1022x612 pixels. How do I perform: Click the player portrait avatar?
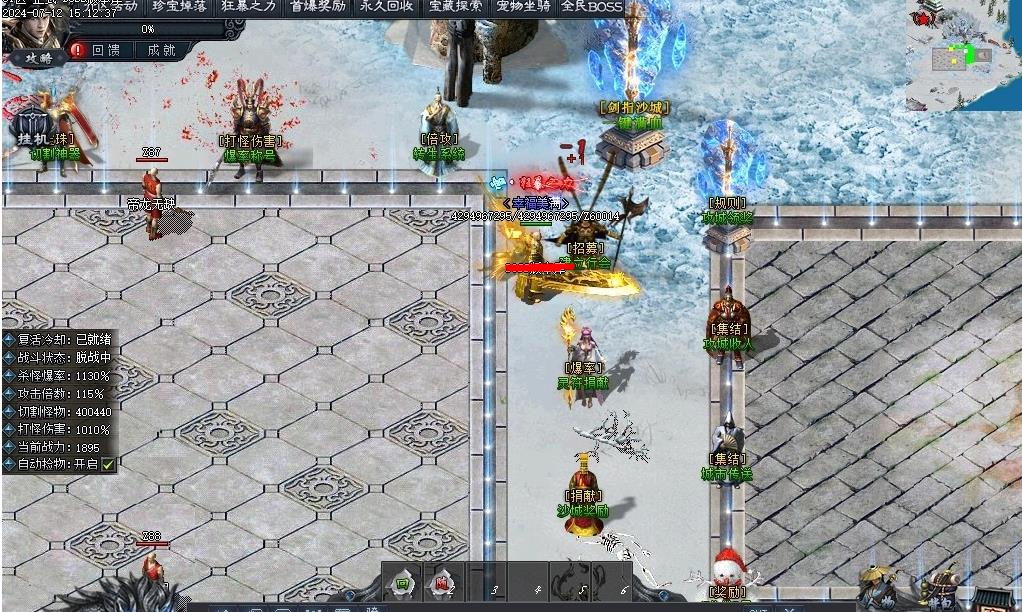click(30, 30)
